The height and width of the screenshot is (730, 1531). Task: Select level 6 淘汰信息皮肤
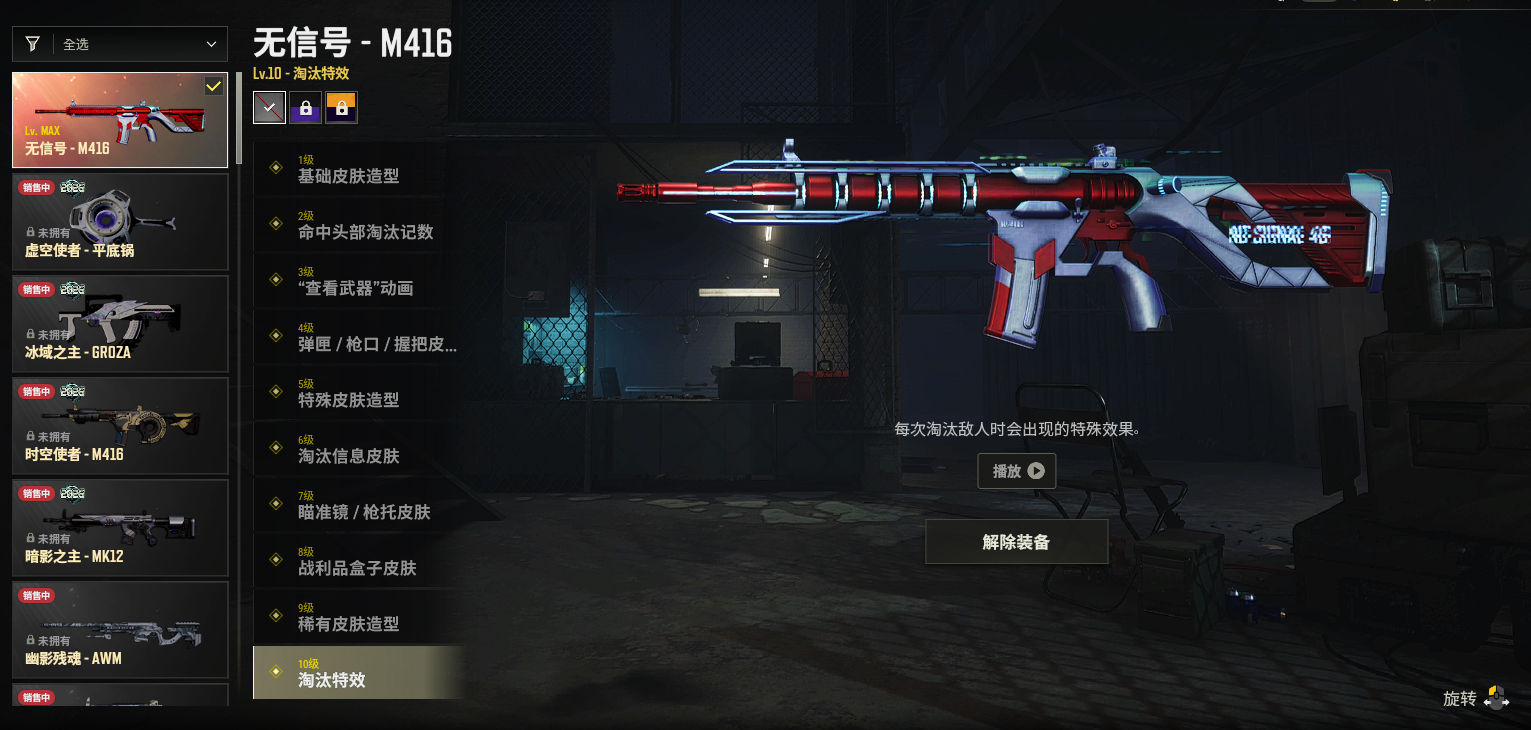[x=358, y=449]
